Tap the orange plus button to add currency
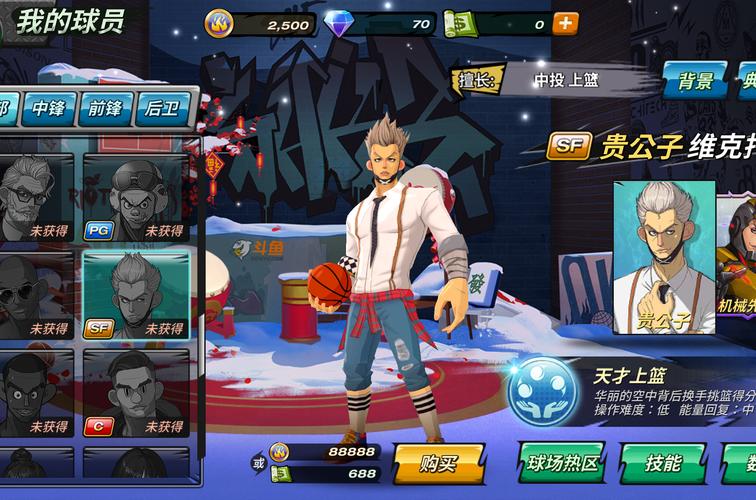Screen dimensions: 756x500 (566, 22)
